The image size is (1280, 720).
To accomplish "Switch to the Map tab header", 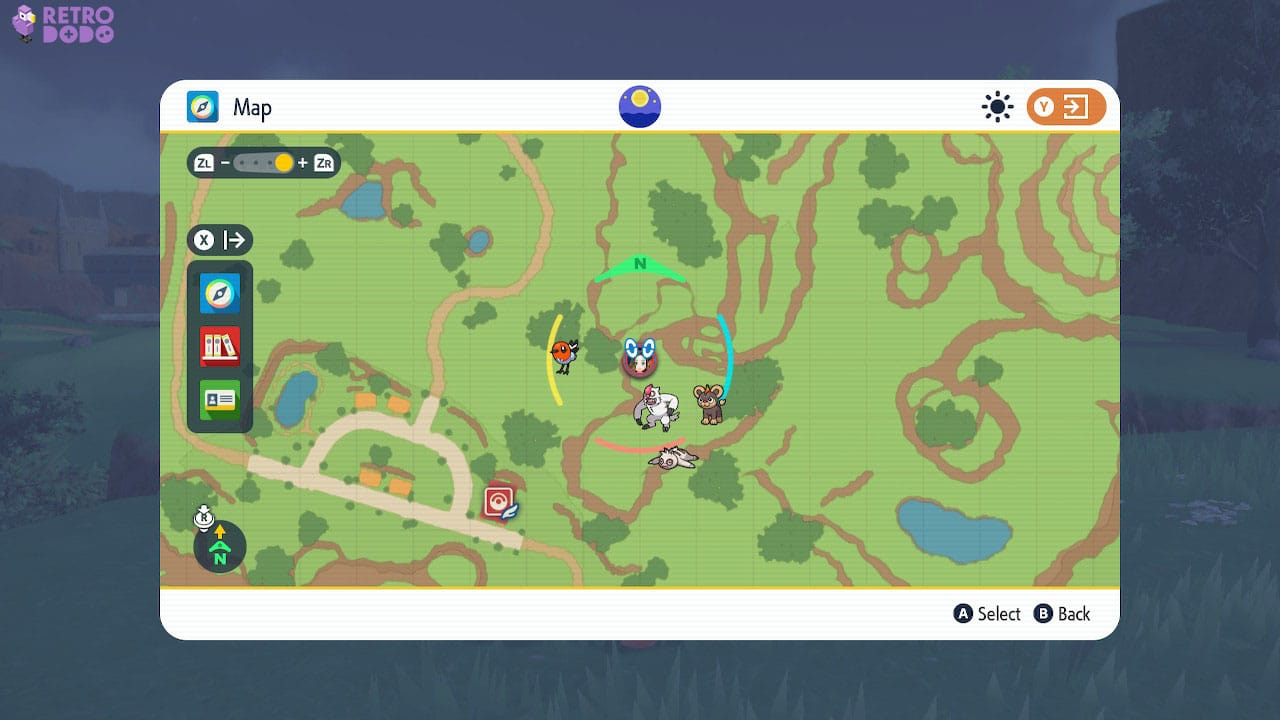I will (252, 107).
